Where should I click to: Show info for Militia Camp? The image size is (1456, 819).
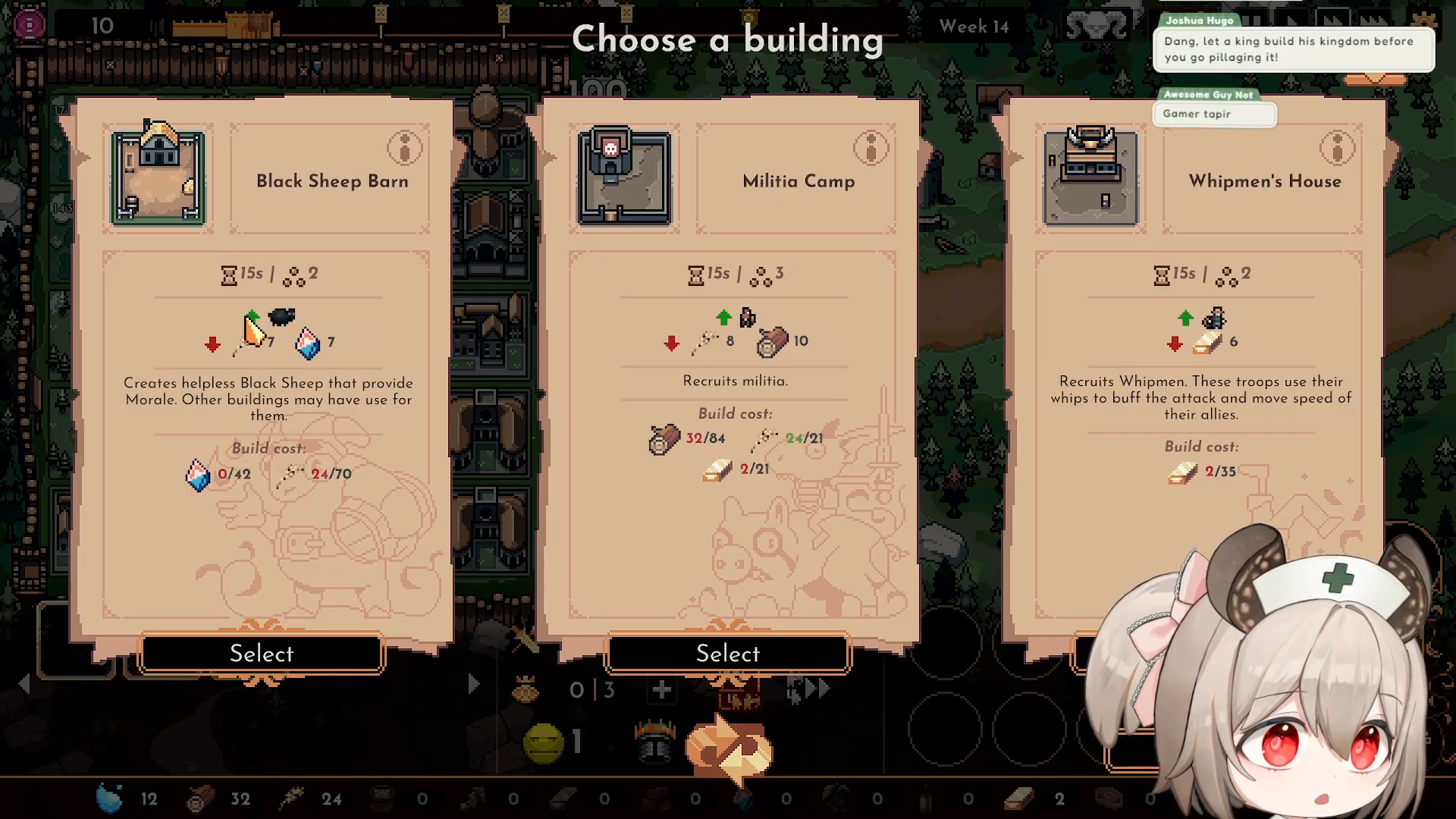871,148
